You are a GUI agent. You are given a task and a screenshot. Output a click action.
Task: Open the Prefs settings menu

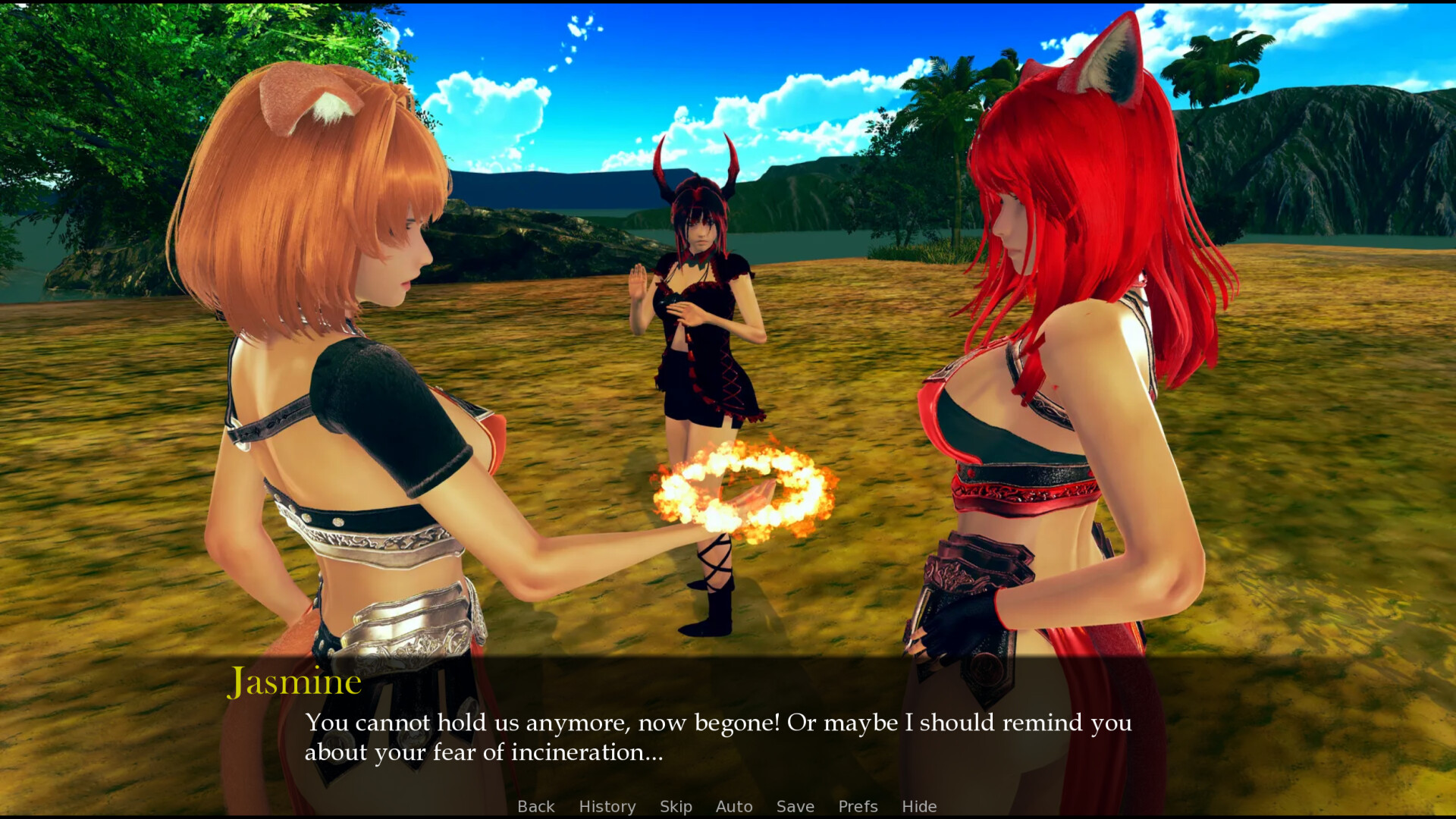tap(858, 806)
